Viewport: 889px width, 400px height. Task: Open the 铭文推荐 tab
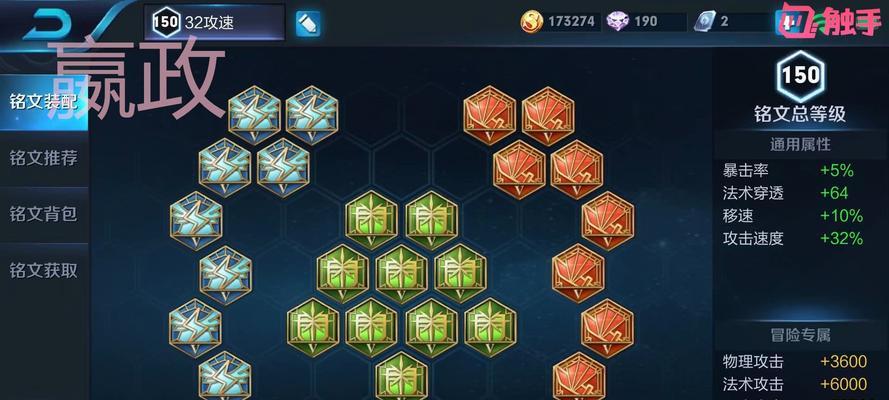pyautogui.click(x=43, y=158)
